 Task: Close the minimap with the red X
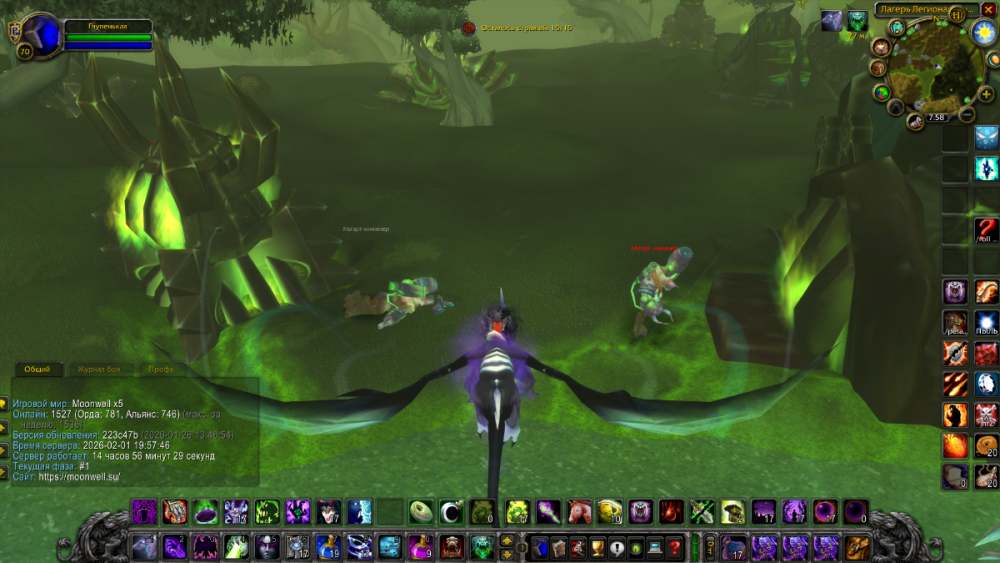point(988,9)
